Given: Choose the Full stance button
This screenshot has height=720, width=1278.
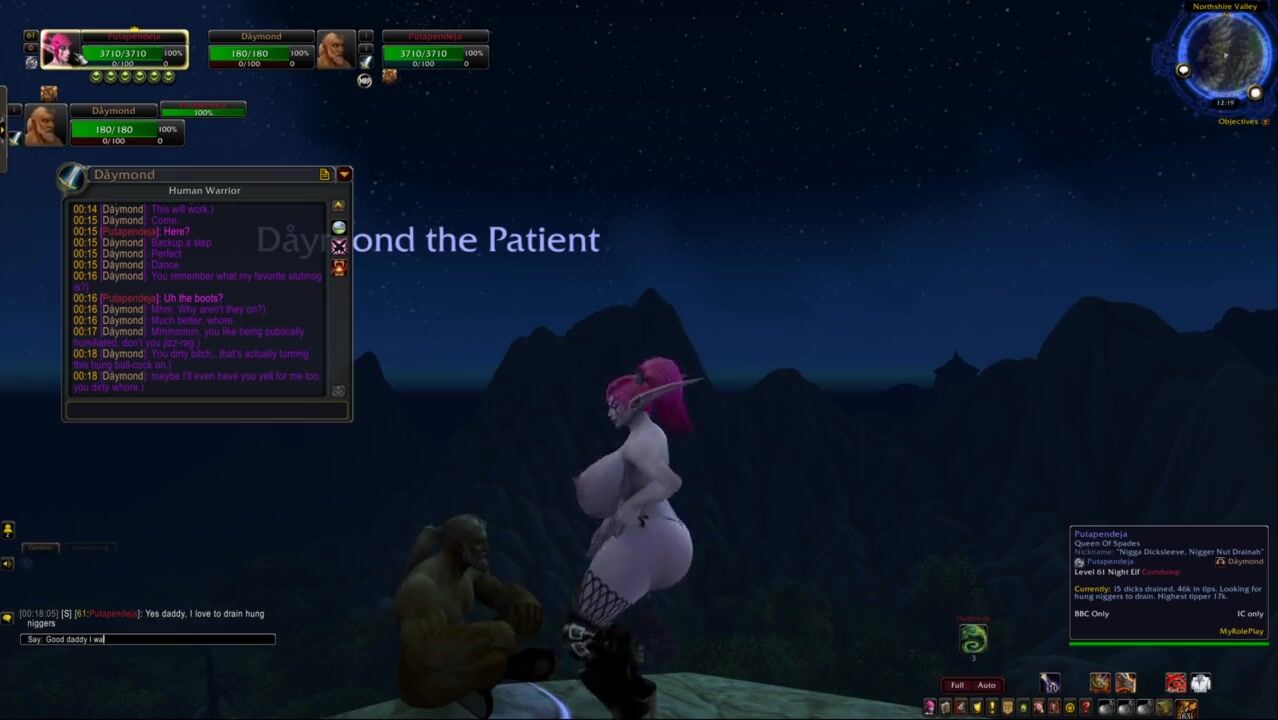Looking at the screenshot, I should 957,685.
